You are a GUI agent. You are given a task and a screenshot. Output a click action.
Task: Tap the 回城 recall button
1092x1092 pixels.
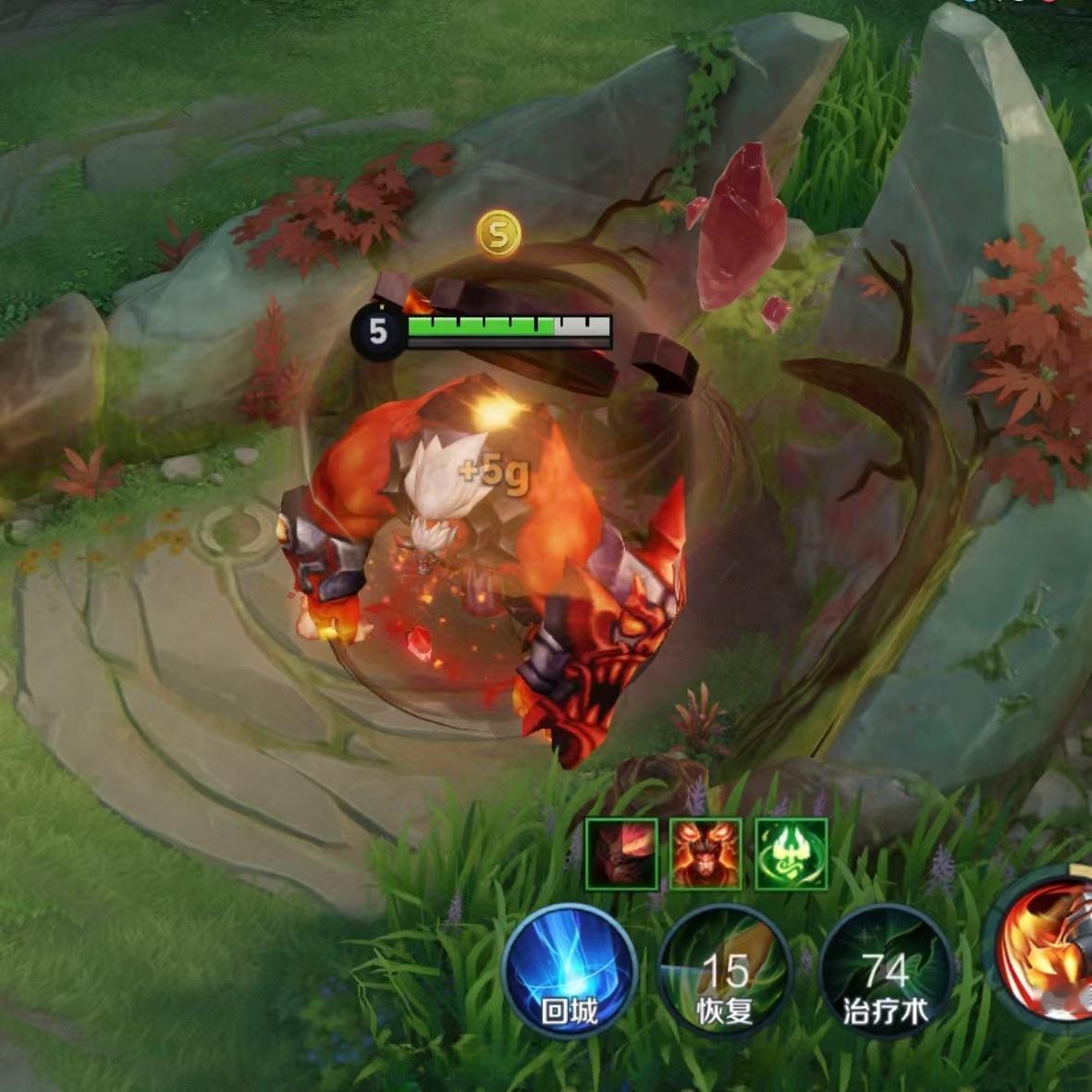(569, 971)
